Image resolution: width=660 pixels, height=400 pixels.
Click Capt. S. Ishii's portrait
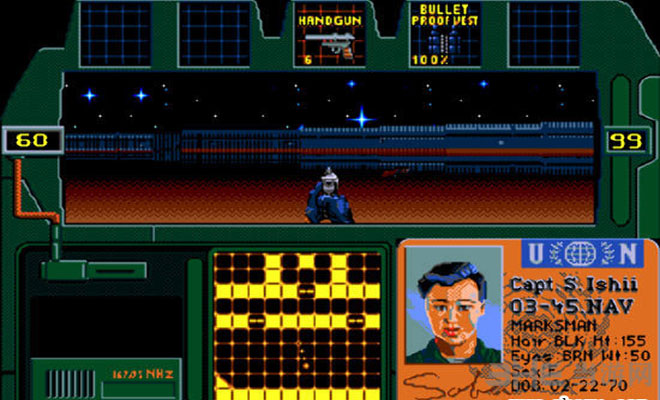[x=454, y=304]
